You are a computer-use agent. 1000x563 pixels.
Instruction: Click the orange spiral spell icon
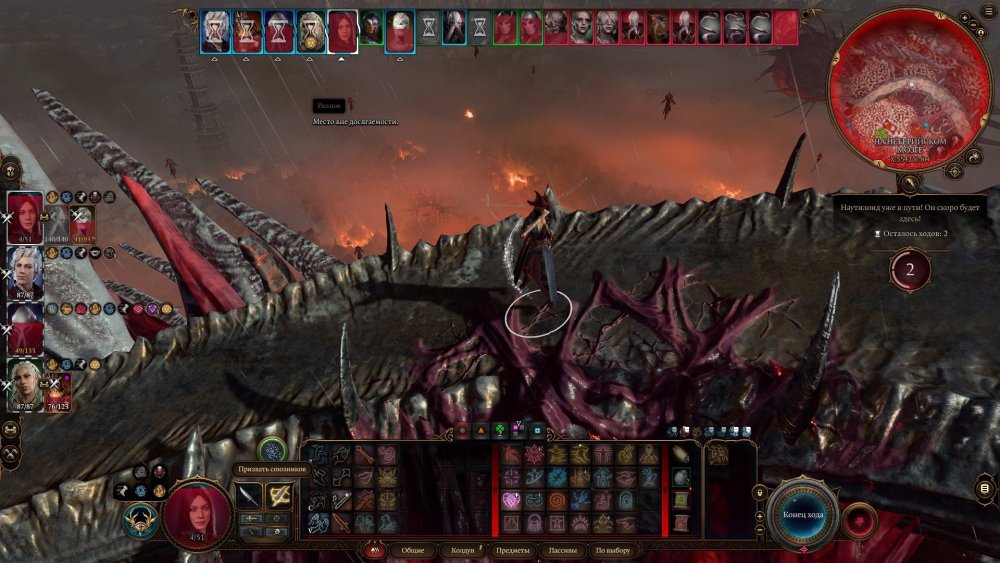557,500
